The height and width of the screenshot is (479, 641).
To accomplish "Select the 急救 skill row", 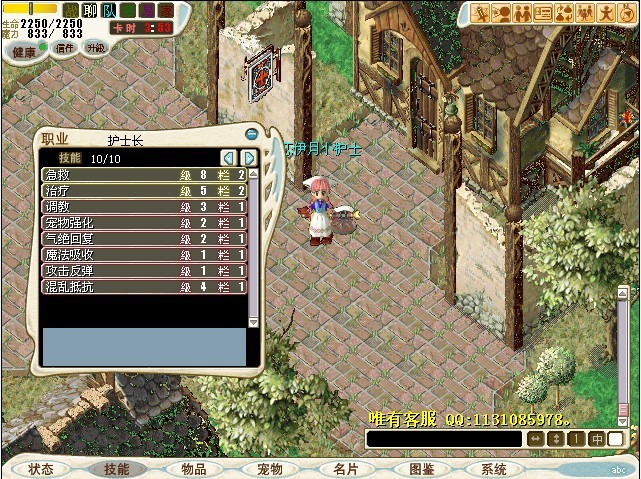I will tap(144, 175).
